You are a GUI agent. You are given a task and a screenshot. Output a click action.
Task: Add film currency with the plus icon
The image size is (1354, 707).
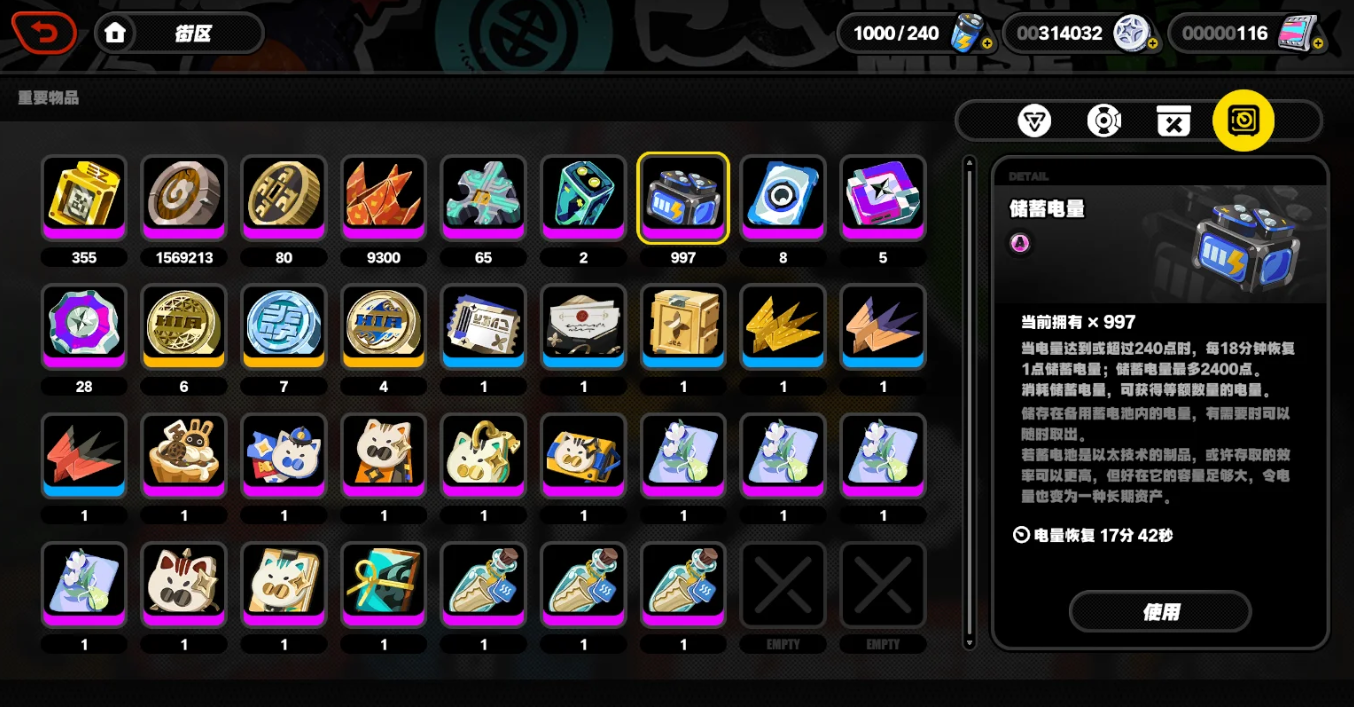click(1318, 44)
